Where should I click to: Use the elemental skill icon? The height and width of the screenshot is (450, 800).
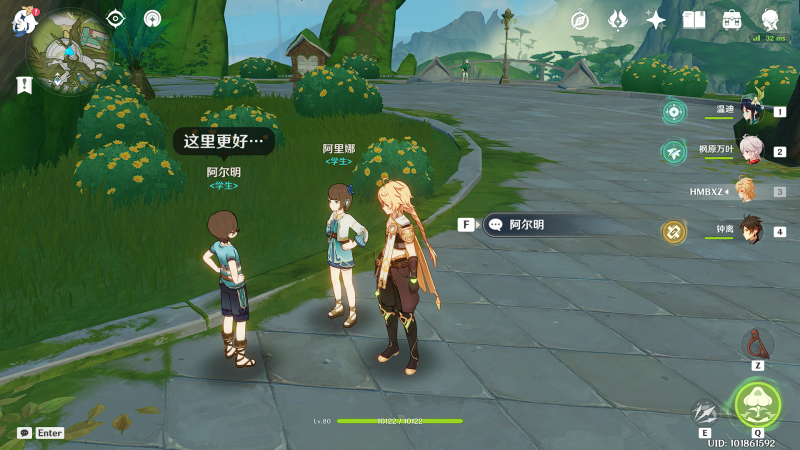705,412
